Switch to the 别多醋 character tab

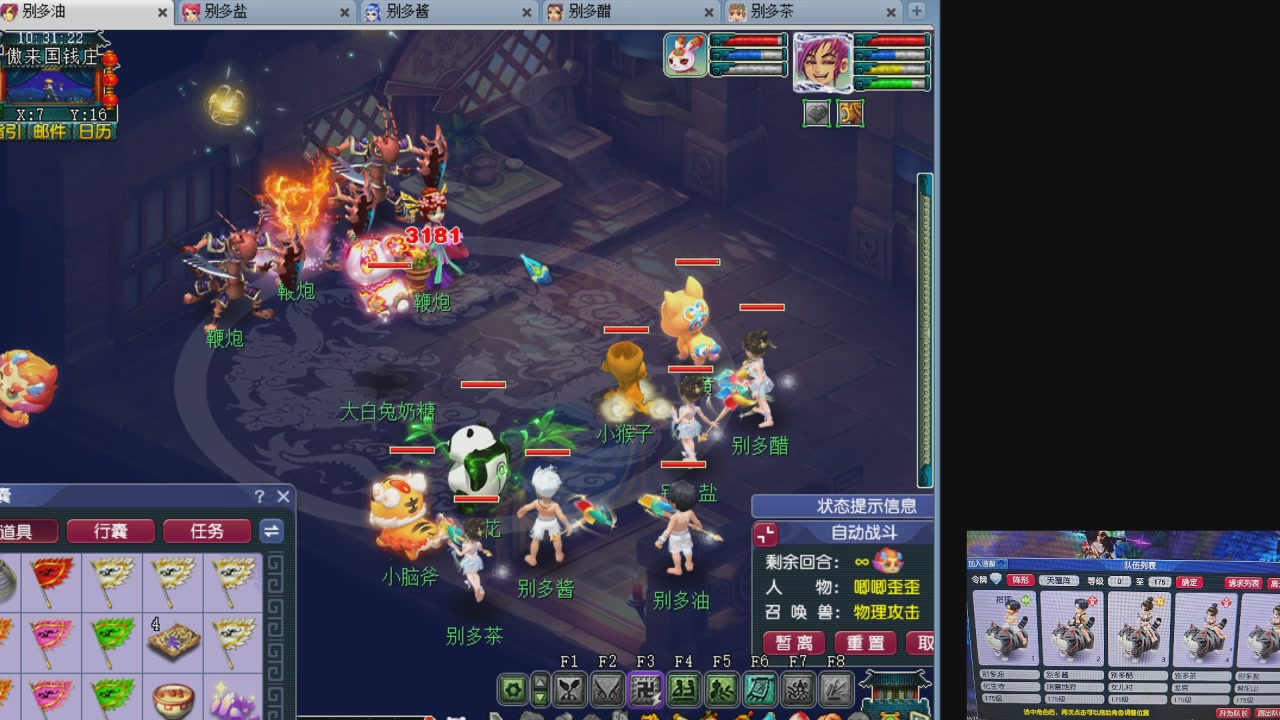pyautogui.click(x=590, y=13)
